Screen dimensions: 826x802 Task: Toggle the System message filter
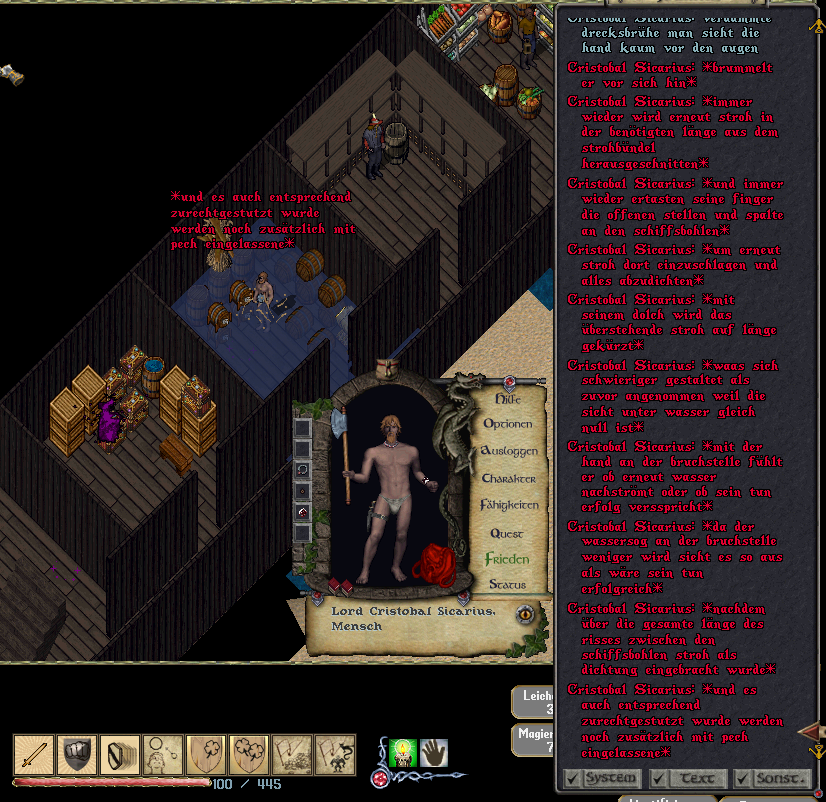(x=601, y=777)
